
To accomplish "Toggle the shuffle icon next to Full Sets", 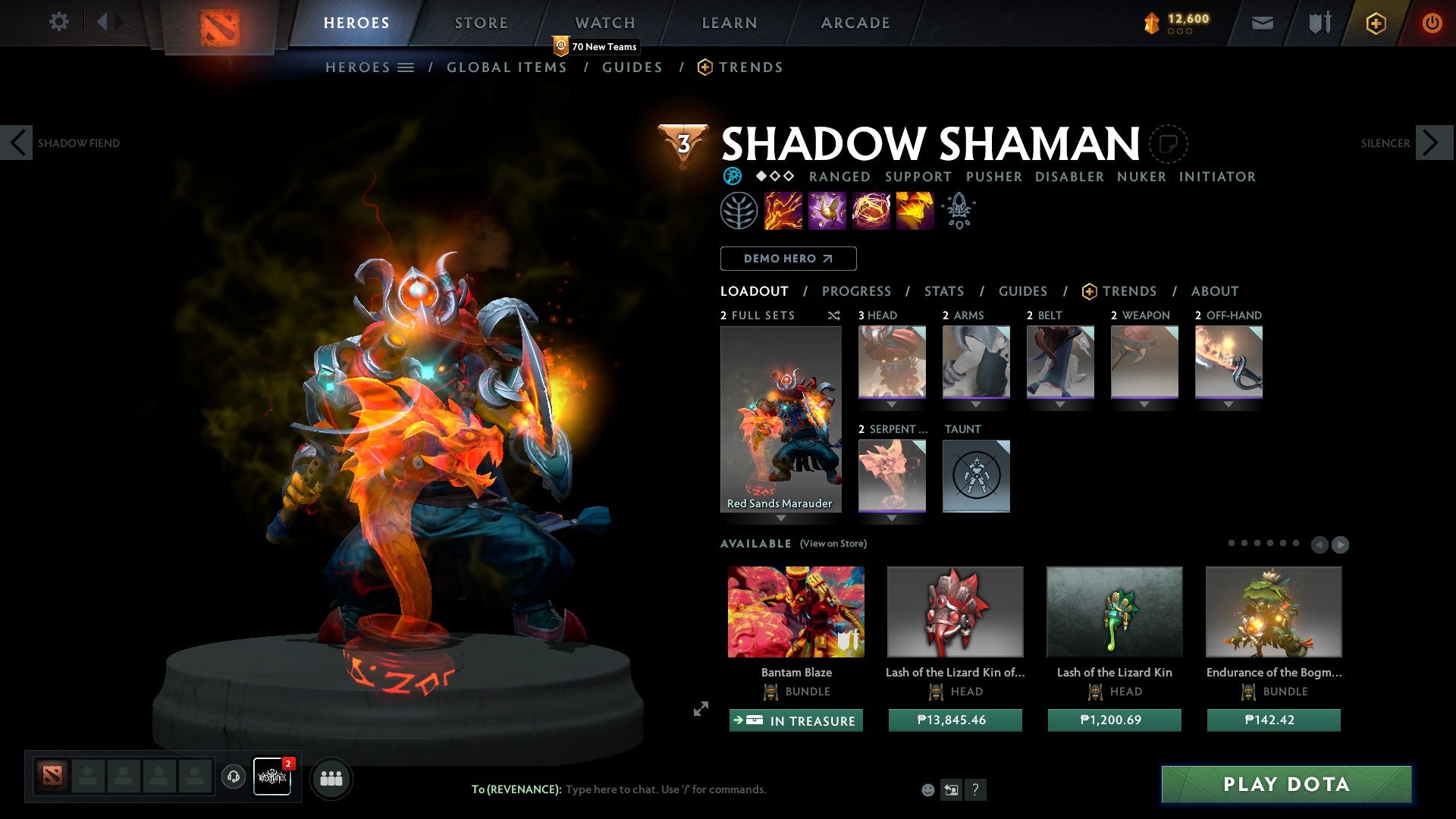I will [834, 315].
